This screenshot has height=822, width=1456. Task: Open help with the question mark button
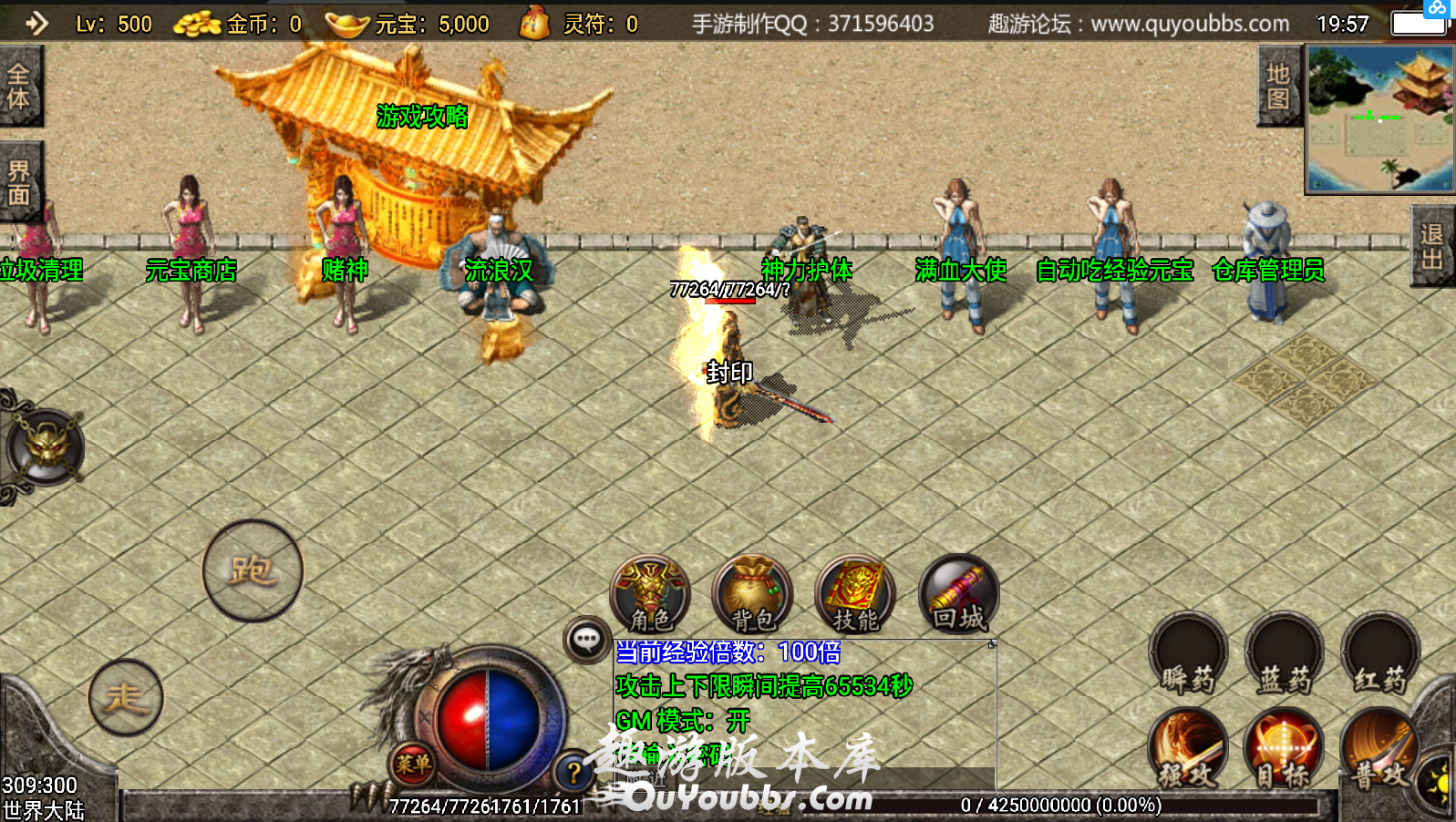tap(573, 773)
